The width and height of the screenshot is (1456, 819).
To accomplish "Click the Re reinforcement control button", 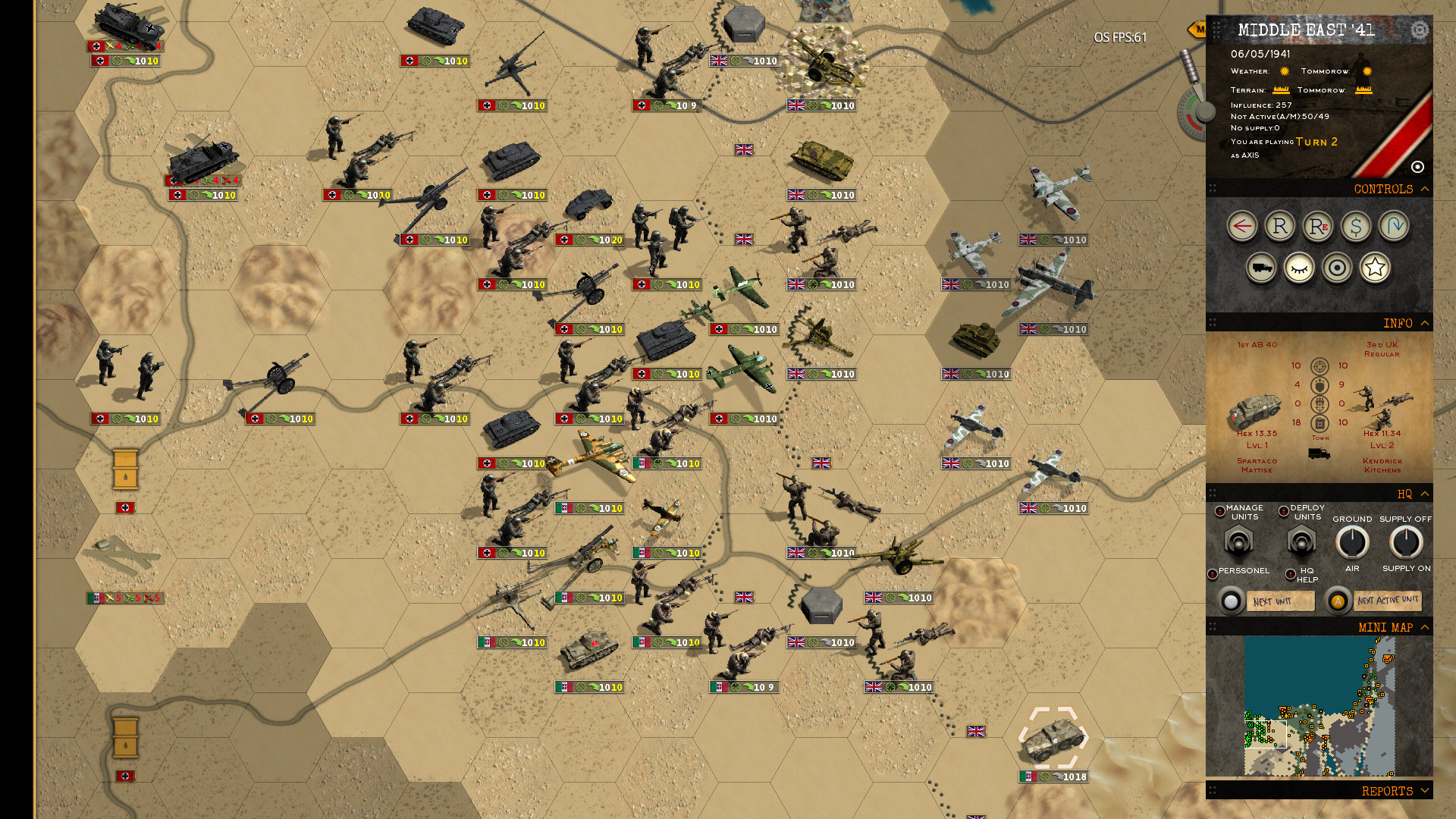I will click(x=1317, y=226).
